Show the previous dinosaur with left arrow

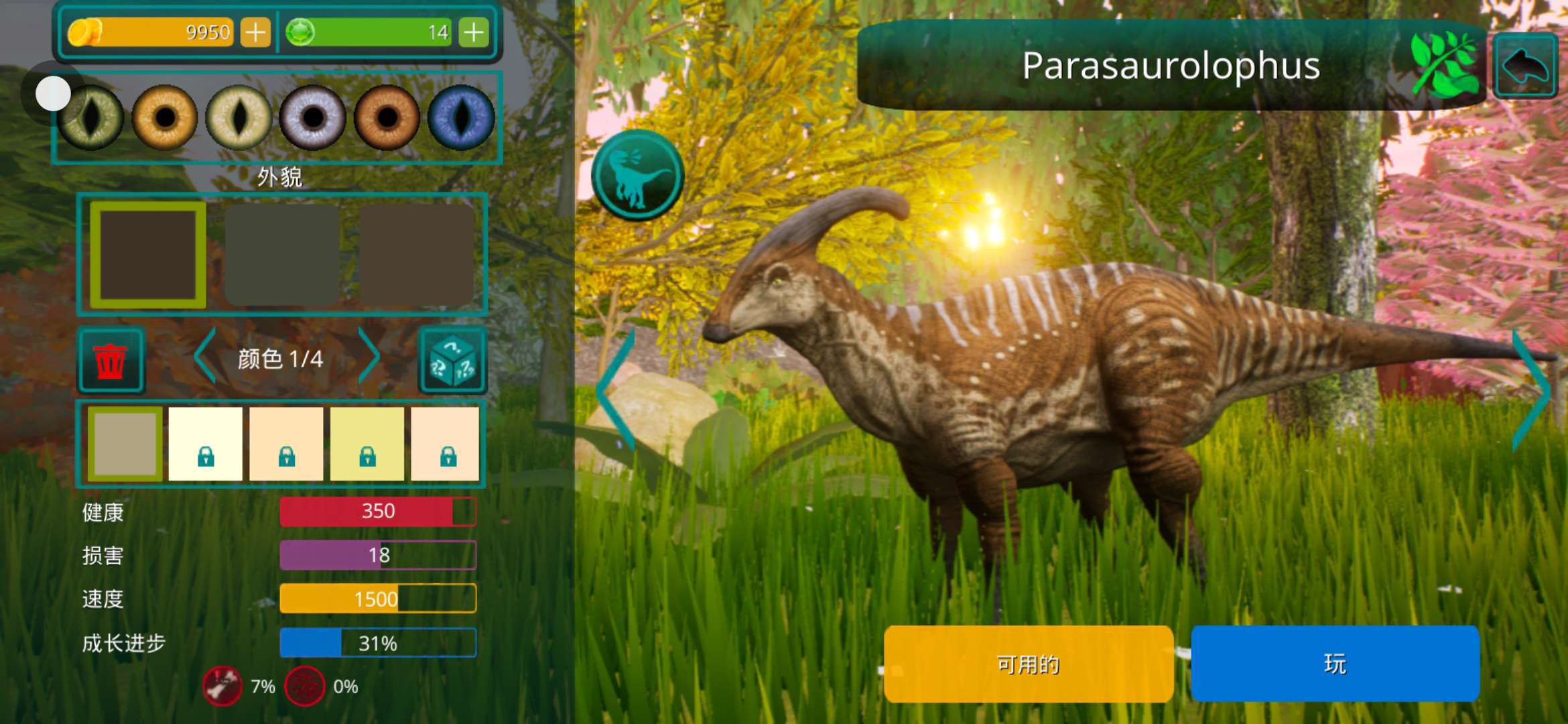pos(615,390)
